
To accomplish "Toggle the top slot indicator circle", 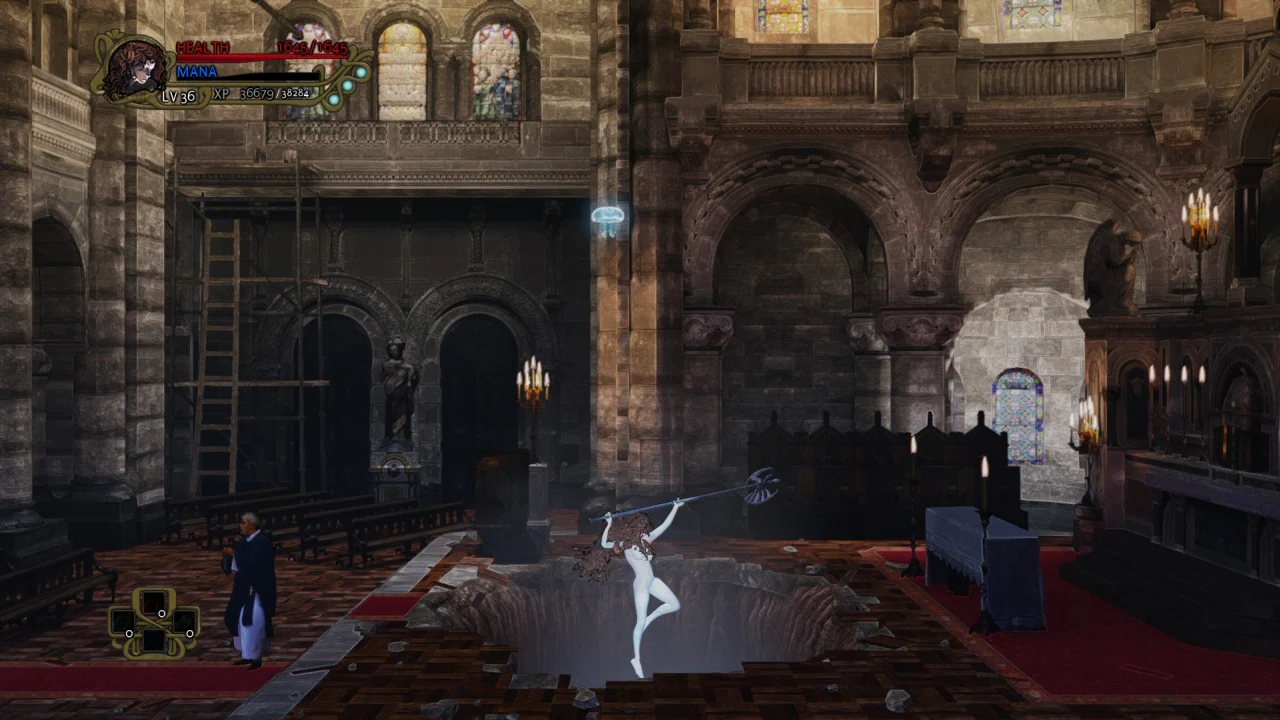I will tap(162, 613).
